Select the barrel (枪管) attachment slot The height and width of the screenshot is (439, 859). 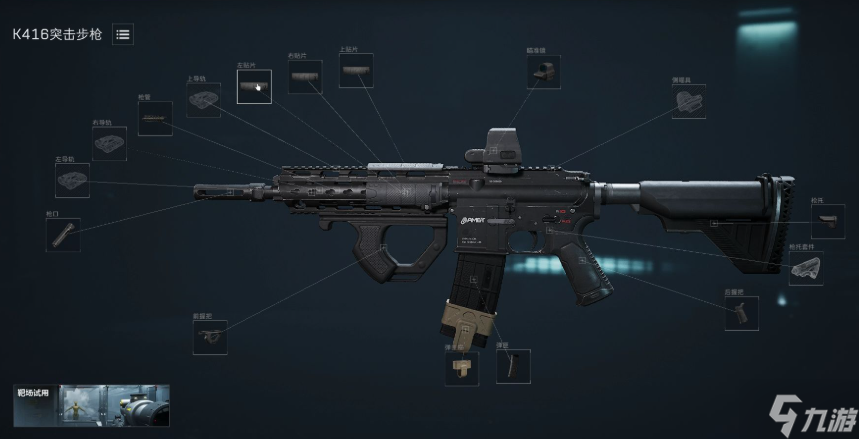tap(155, 118)
